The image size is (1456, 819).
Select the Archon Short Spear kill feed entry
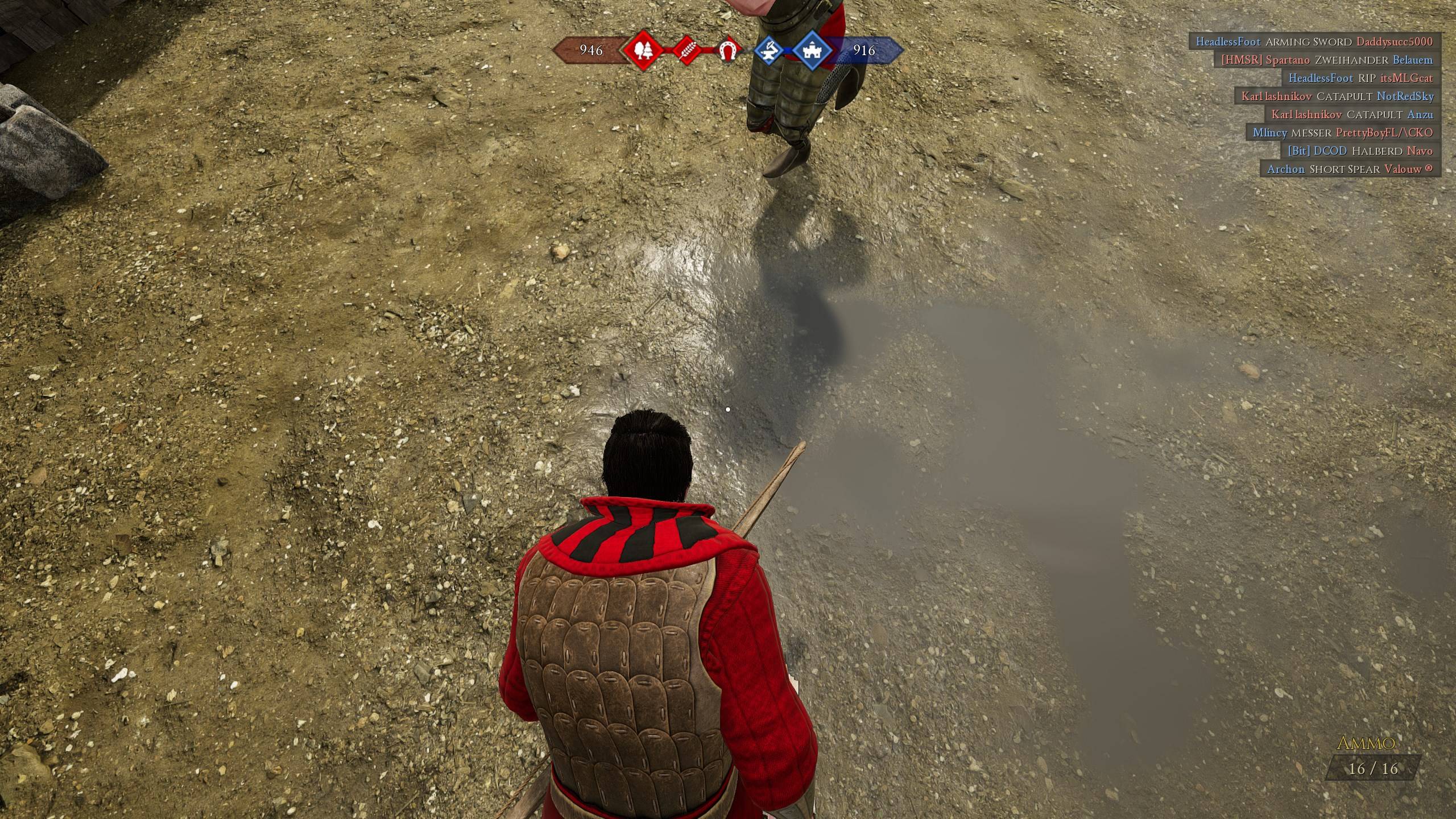pyautogui.click(x=1349, y=169)
